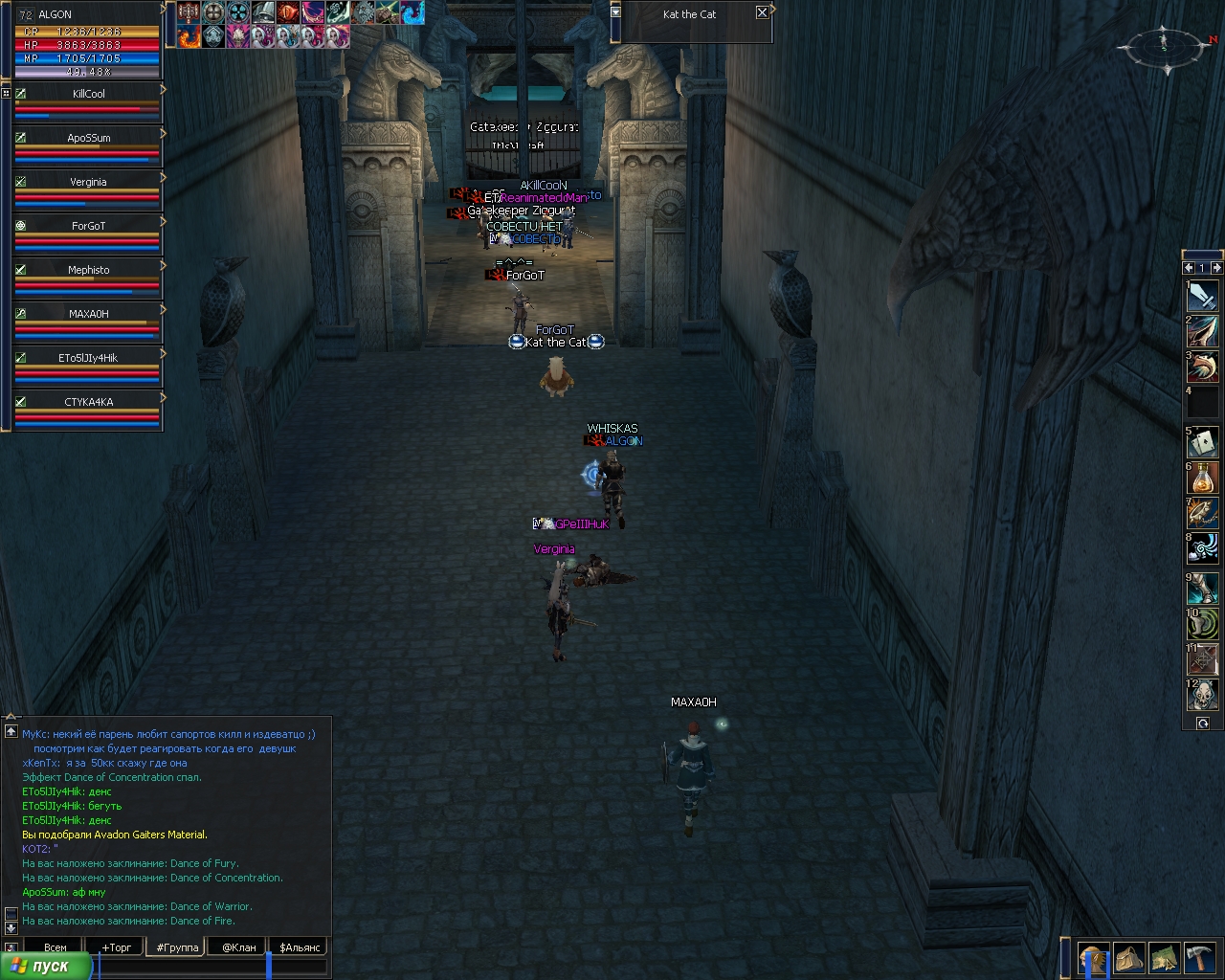
Task: Activate the skull skill in slot 12
Action: coord(1203,695)
